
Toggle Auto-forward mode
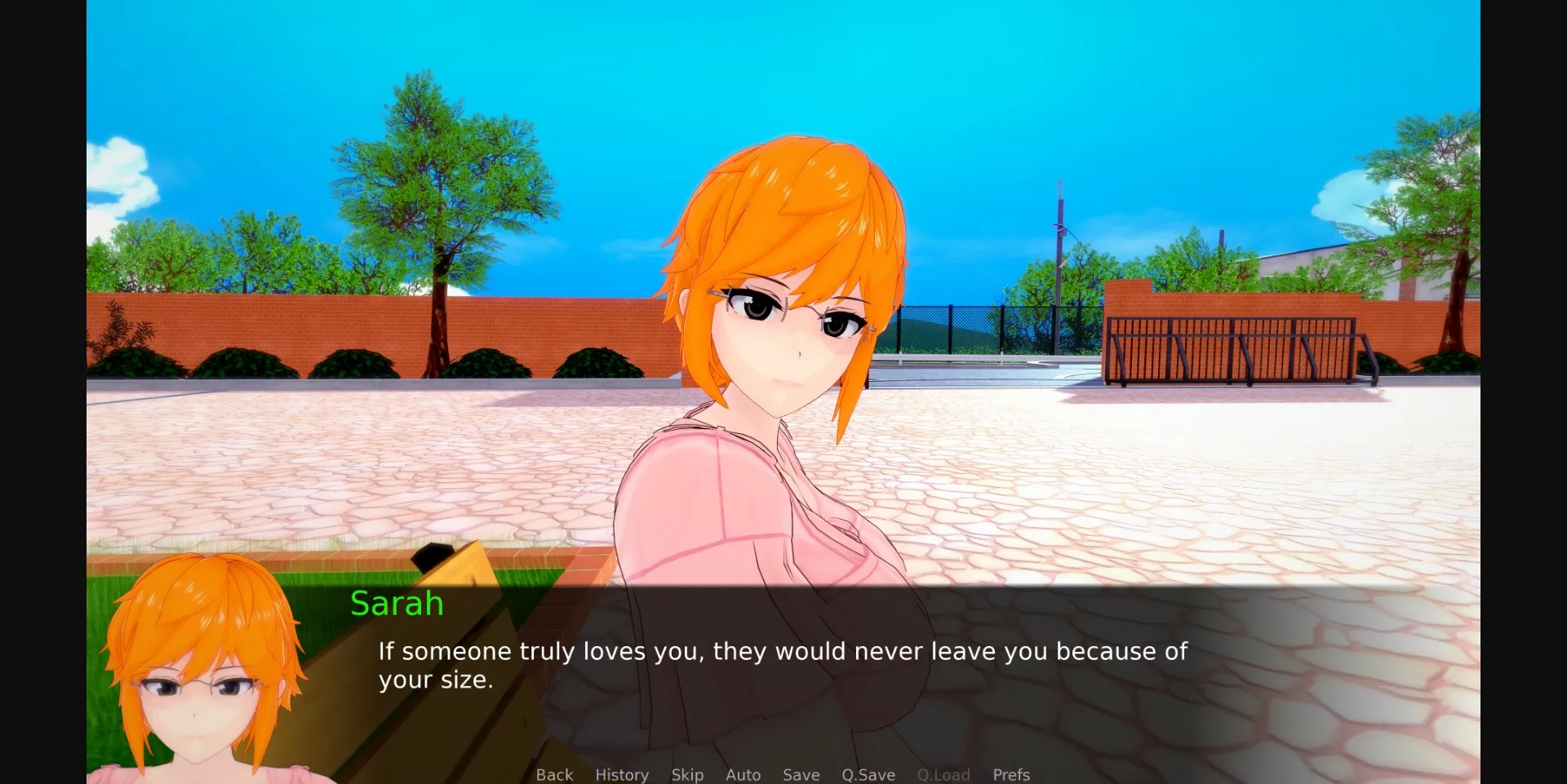(742, 774)
